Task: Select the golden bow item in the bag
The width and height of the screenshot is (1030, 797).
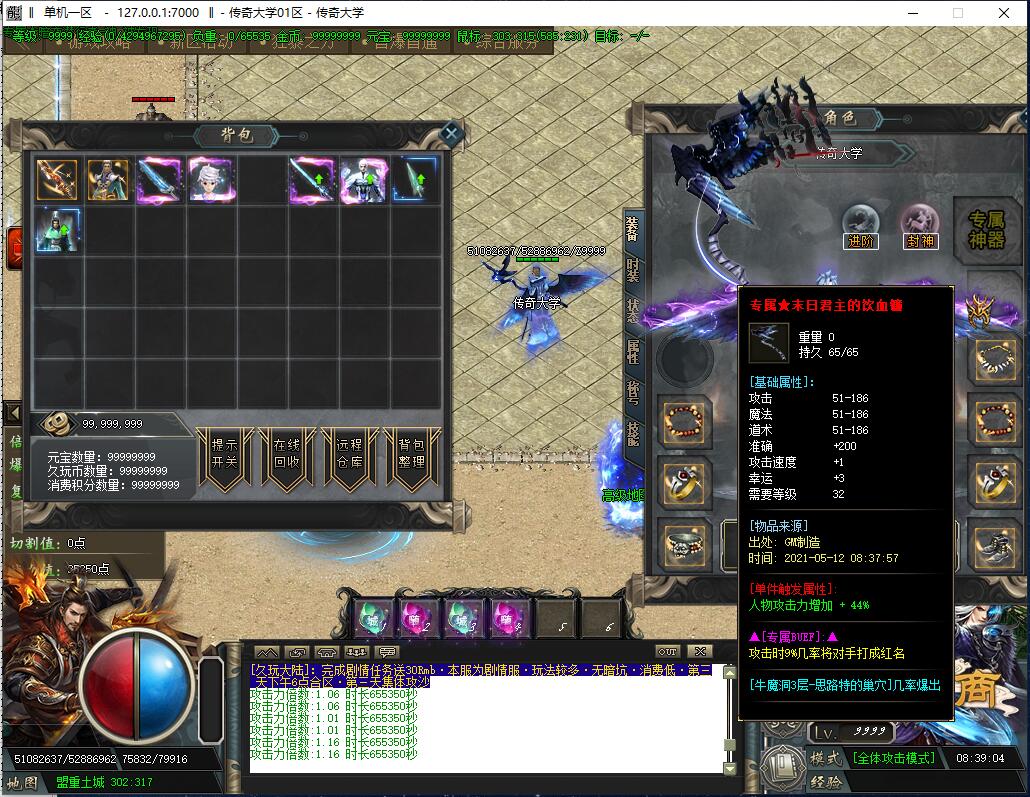Action: [x=57, y=179]
